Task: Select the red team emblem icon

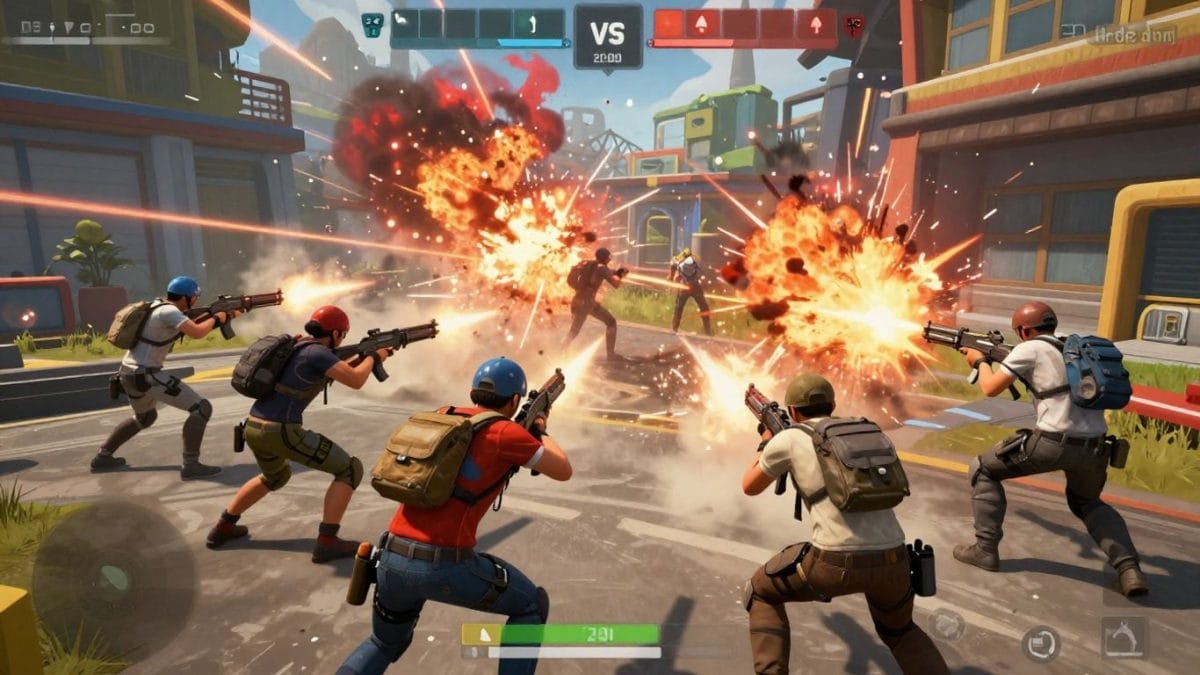Action: click(x=854, y=24)
